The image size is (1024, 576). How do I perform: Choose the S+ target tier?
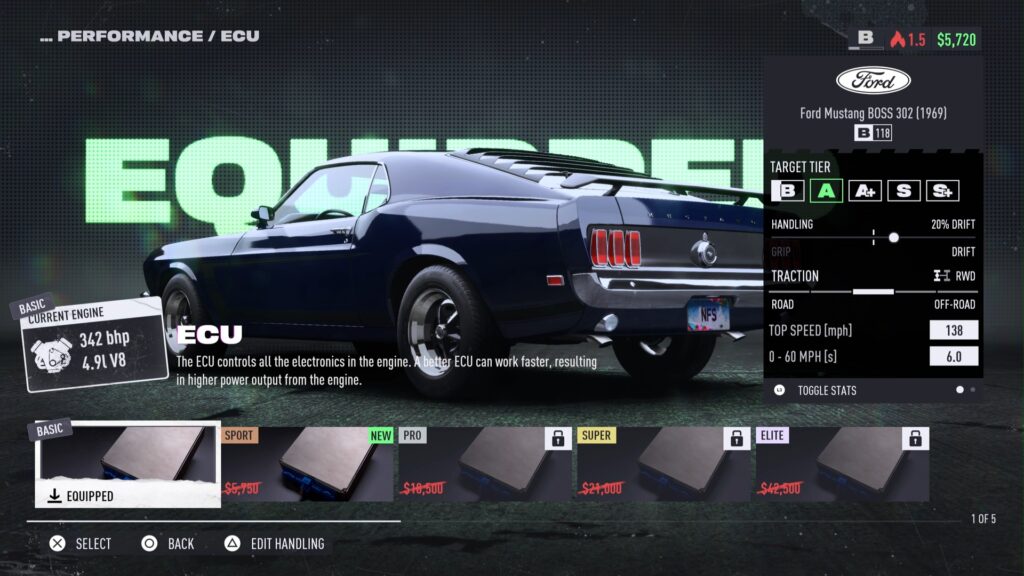pos(942,190)
